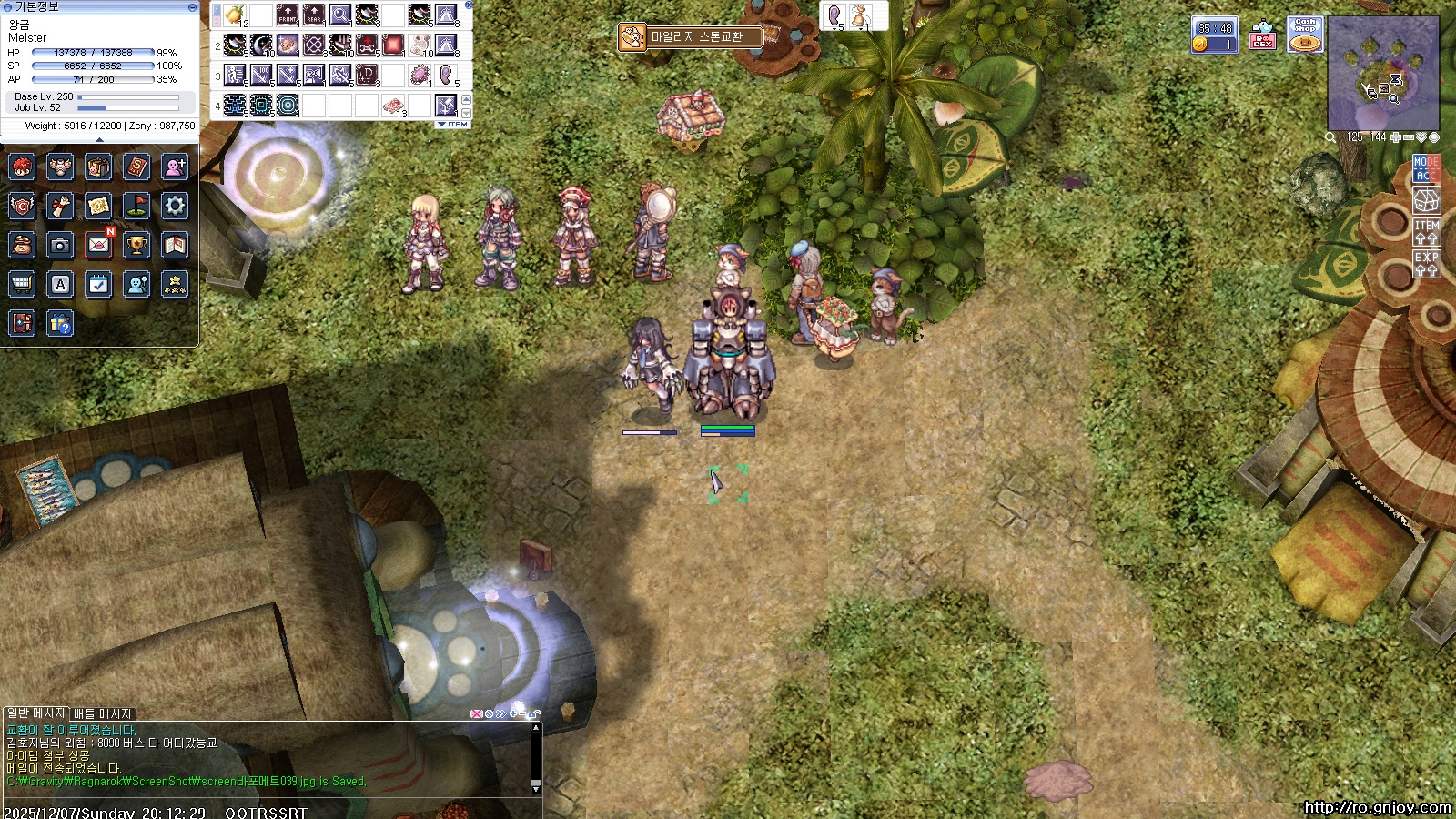1456x819 pixels.
Task: Close the skill hotbar
Action: (469, 5)
